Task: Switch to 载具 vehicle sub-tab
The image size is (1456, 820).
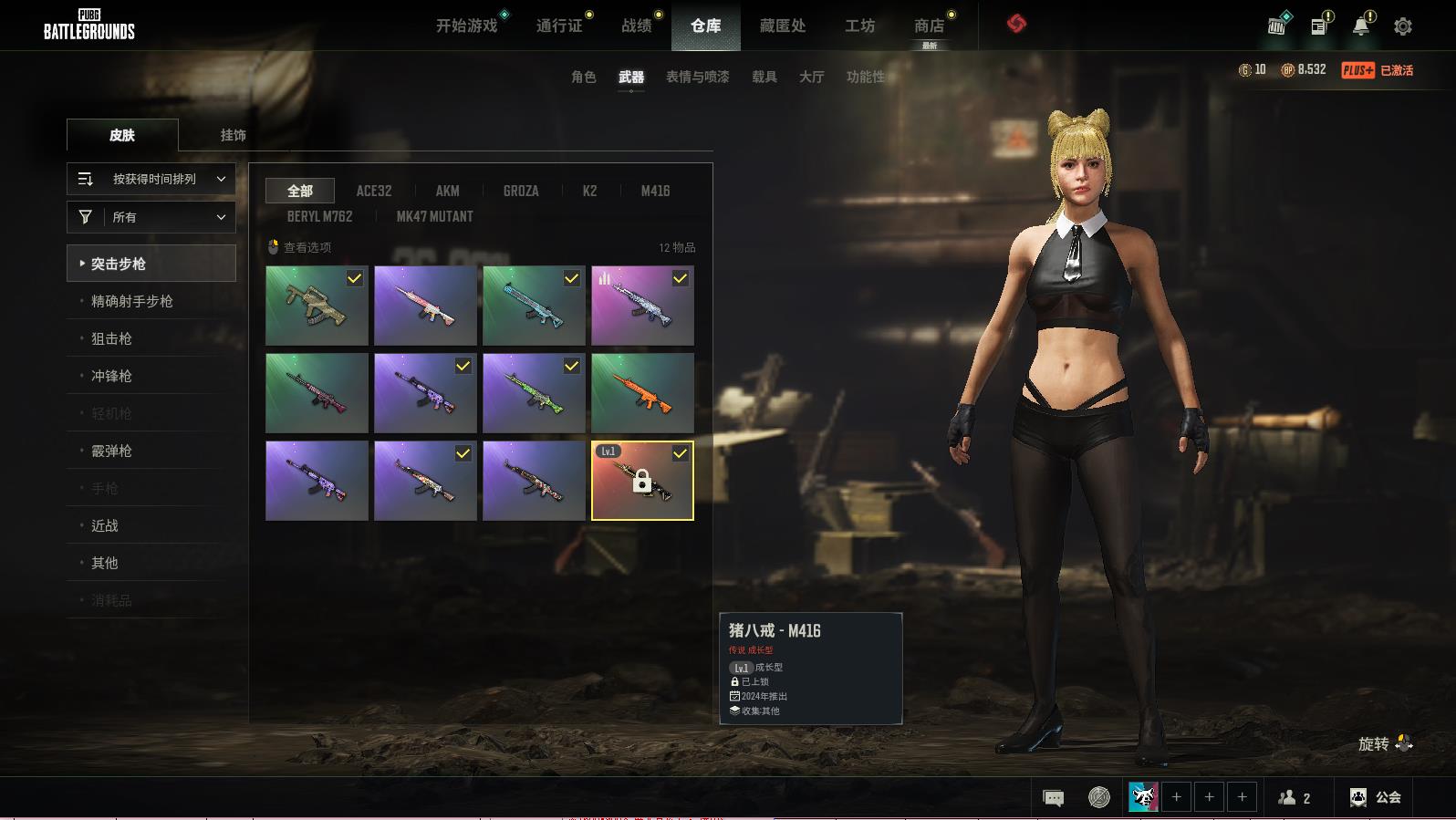Action: tap(764, 78)
